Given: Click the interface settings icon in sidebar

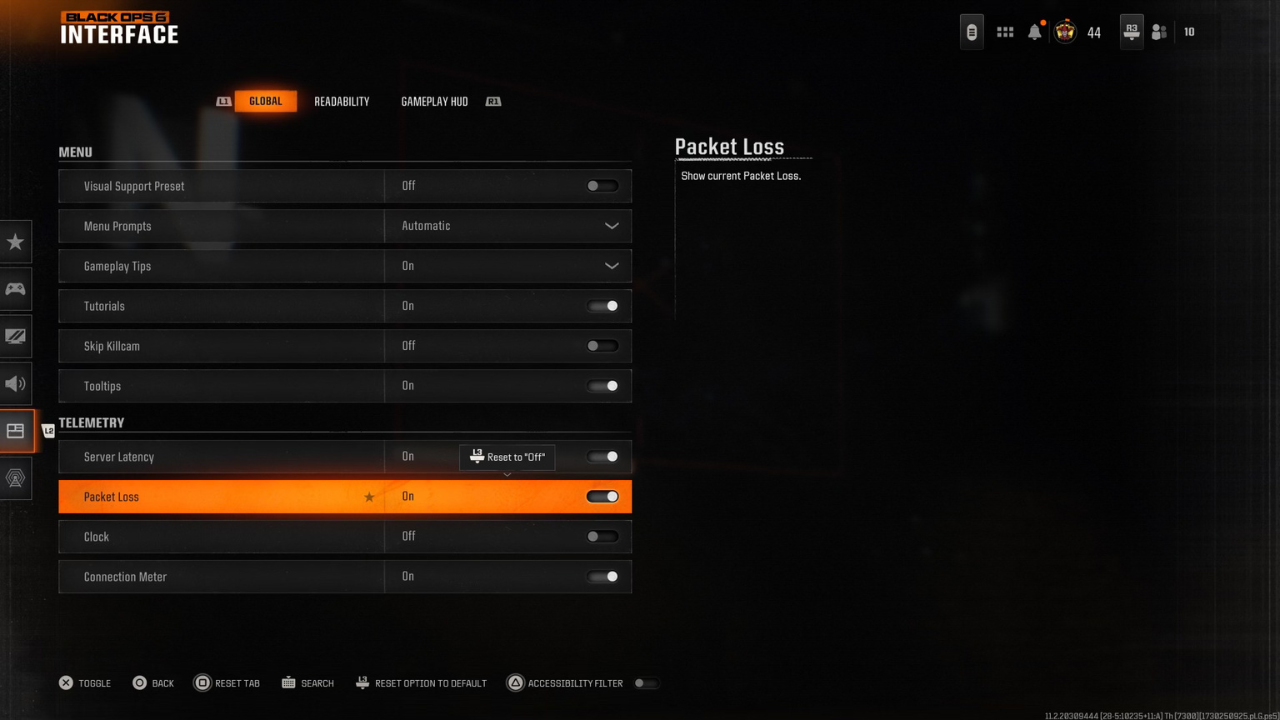Looking at the screenshot, I should (x=15, y=430).
